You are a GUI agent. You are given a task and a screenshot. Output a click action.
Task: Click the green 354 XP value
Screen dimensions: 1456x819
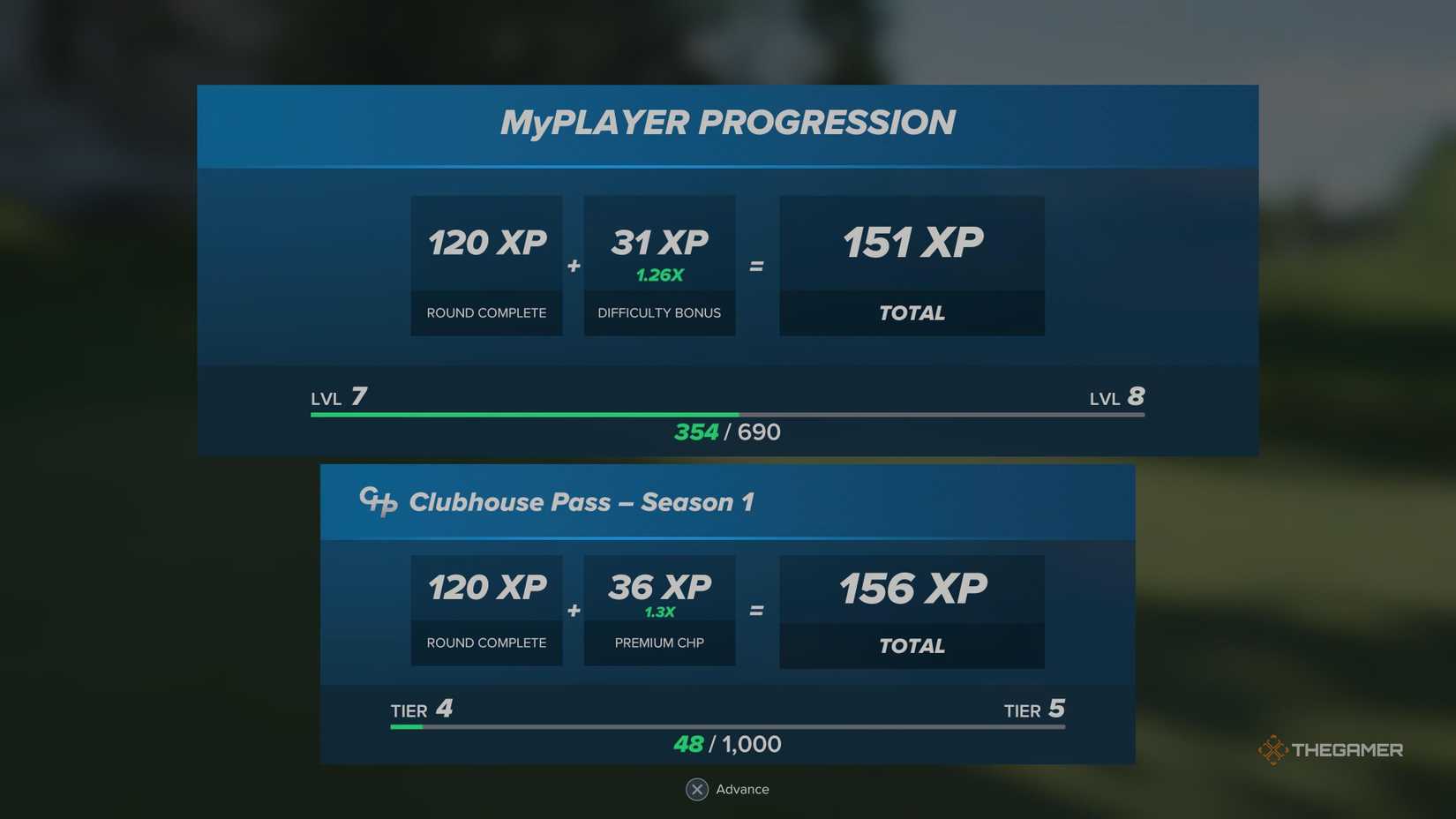click(x=696, y=432)
